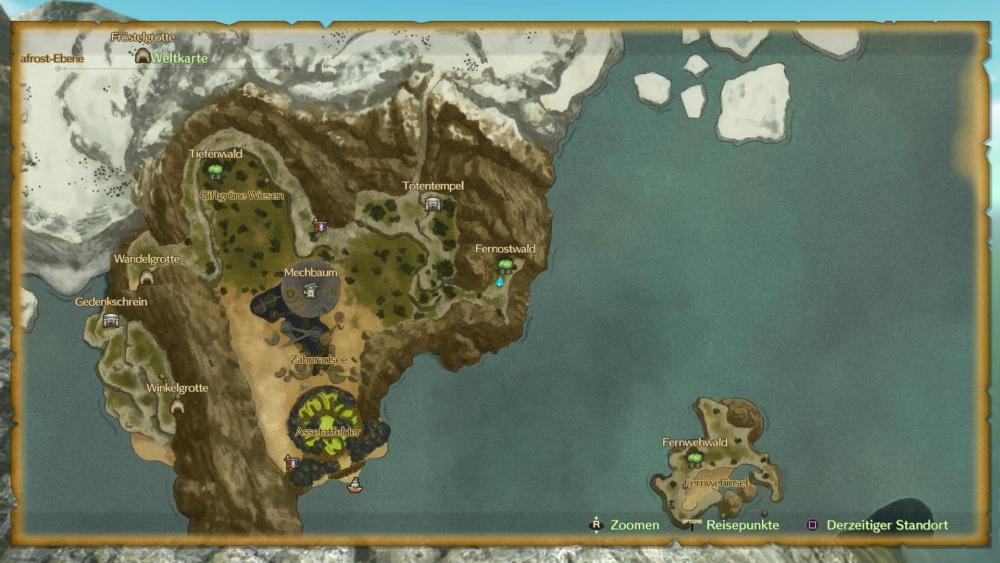The height and width of the screenshot is (563, 1000).
Task: Select the red shop marker beside the ship
Action: 292,463
